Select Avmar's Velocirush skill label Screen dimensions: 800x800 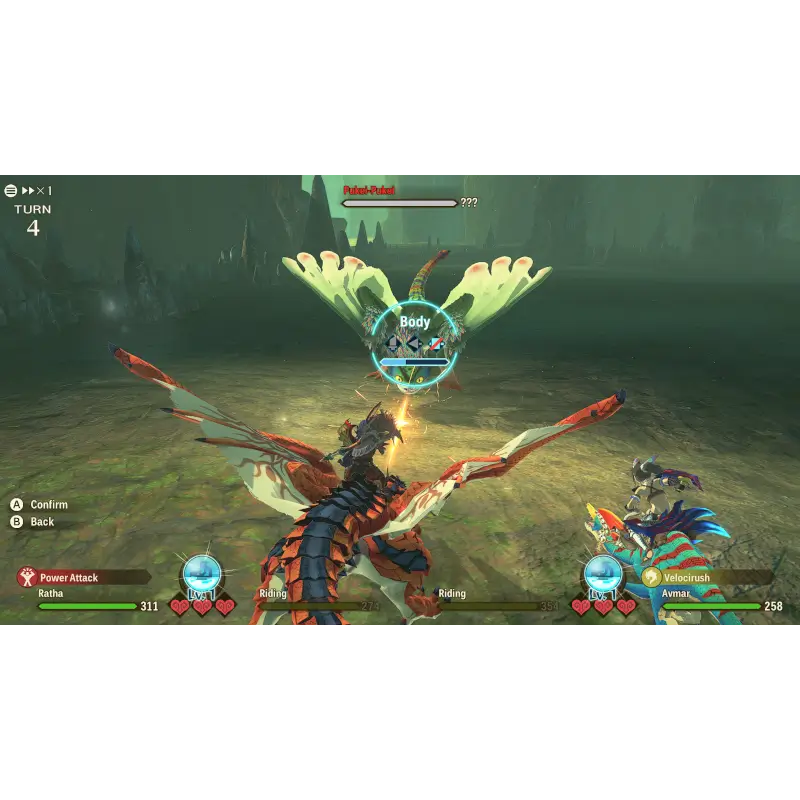click(686, 578)
